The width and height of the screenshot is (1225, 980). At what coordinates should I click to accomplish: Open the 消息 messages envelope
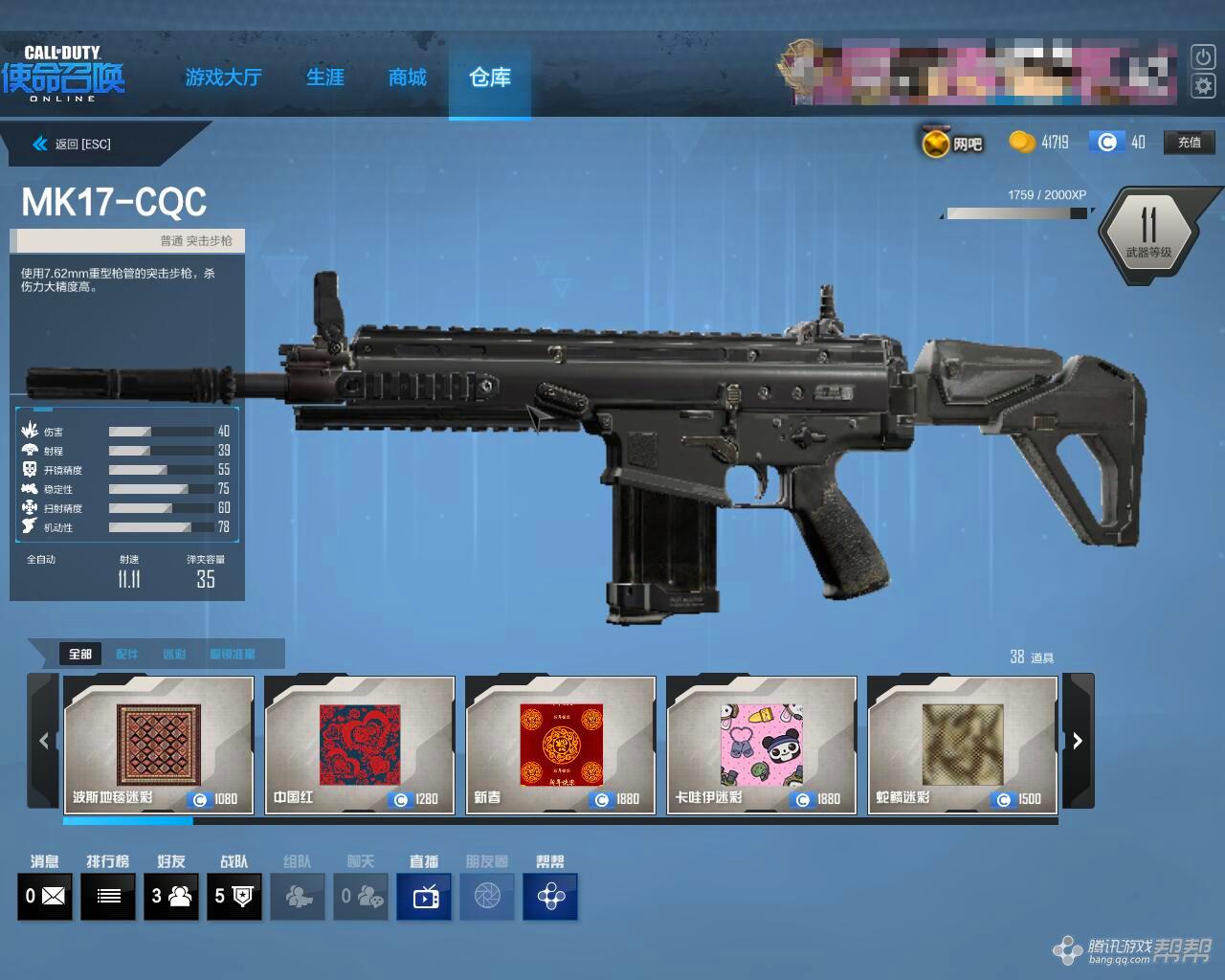tap(45, 897)
